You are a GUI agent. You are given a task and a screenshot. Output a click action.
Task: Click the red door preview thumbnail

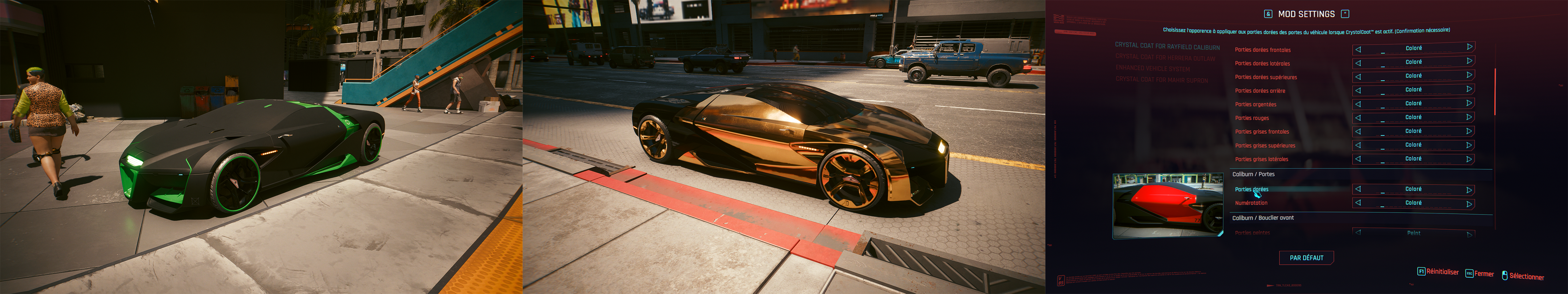coord(1168,205)
